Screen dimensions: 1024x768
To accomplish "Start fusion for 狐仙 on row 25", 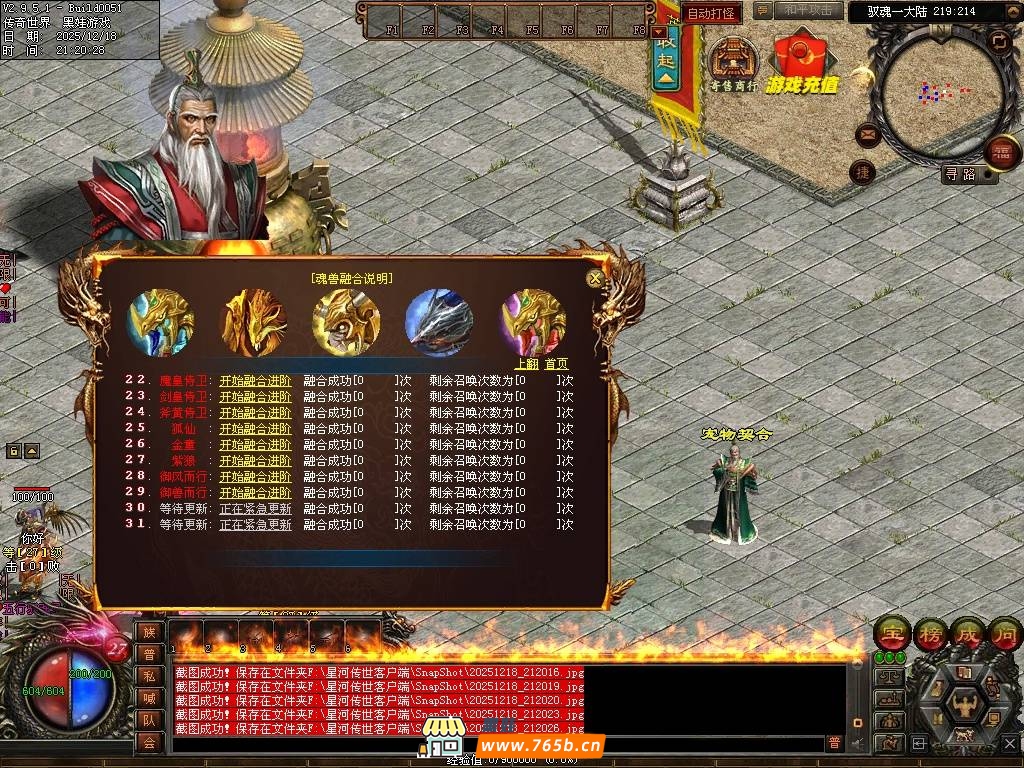I will click(x=256, y=428).
